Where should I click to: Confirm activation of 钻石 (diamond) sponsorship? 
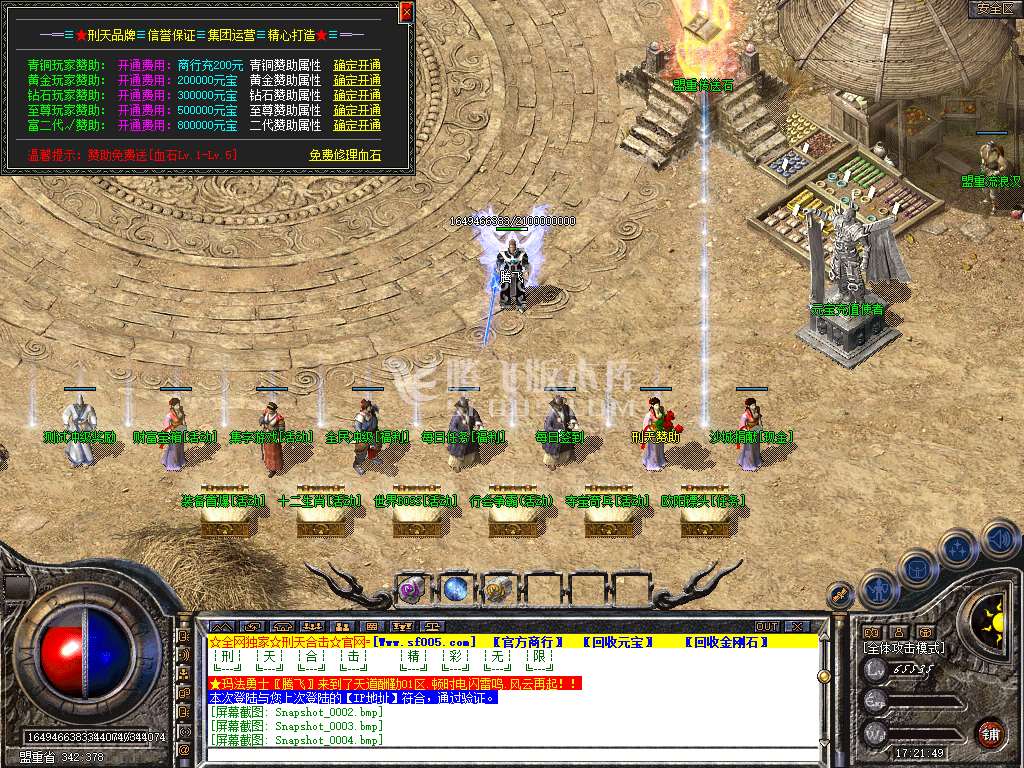point(357,95)
